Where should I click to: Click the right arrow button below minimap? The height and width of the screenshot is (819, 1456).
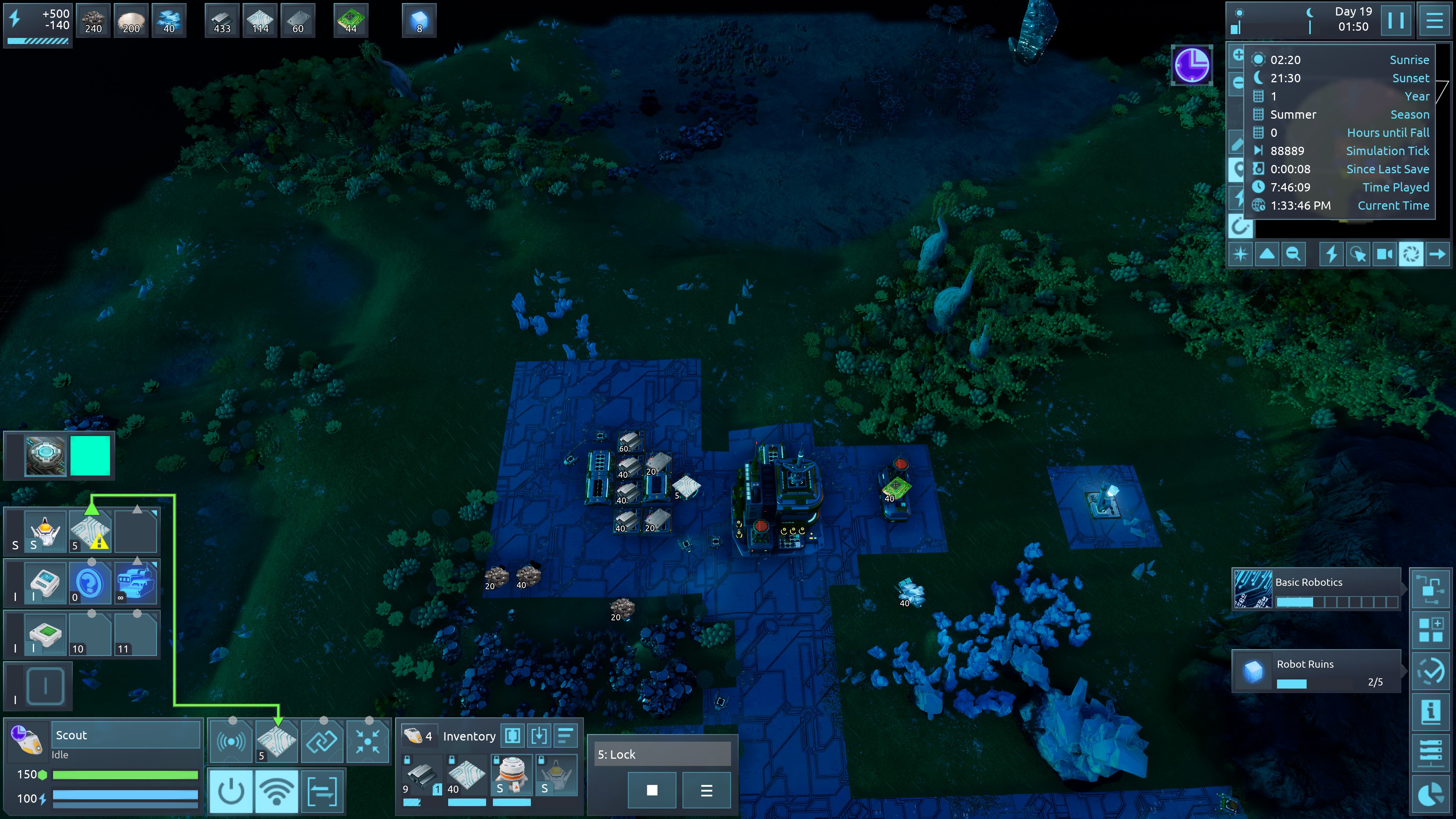[1437, 254]
